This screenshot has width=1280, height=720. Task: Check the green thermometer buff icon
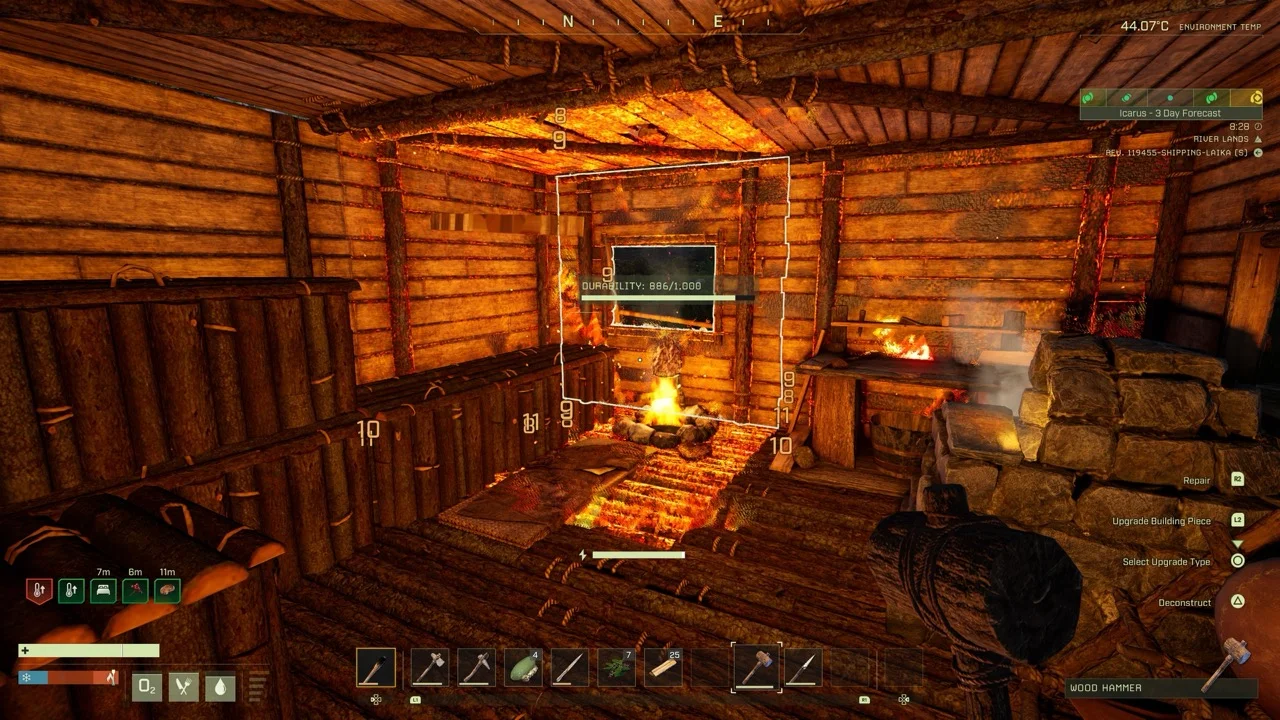pyautogui.click(x=71, y=591)
